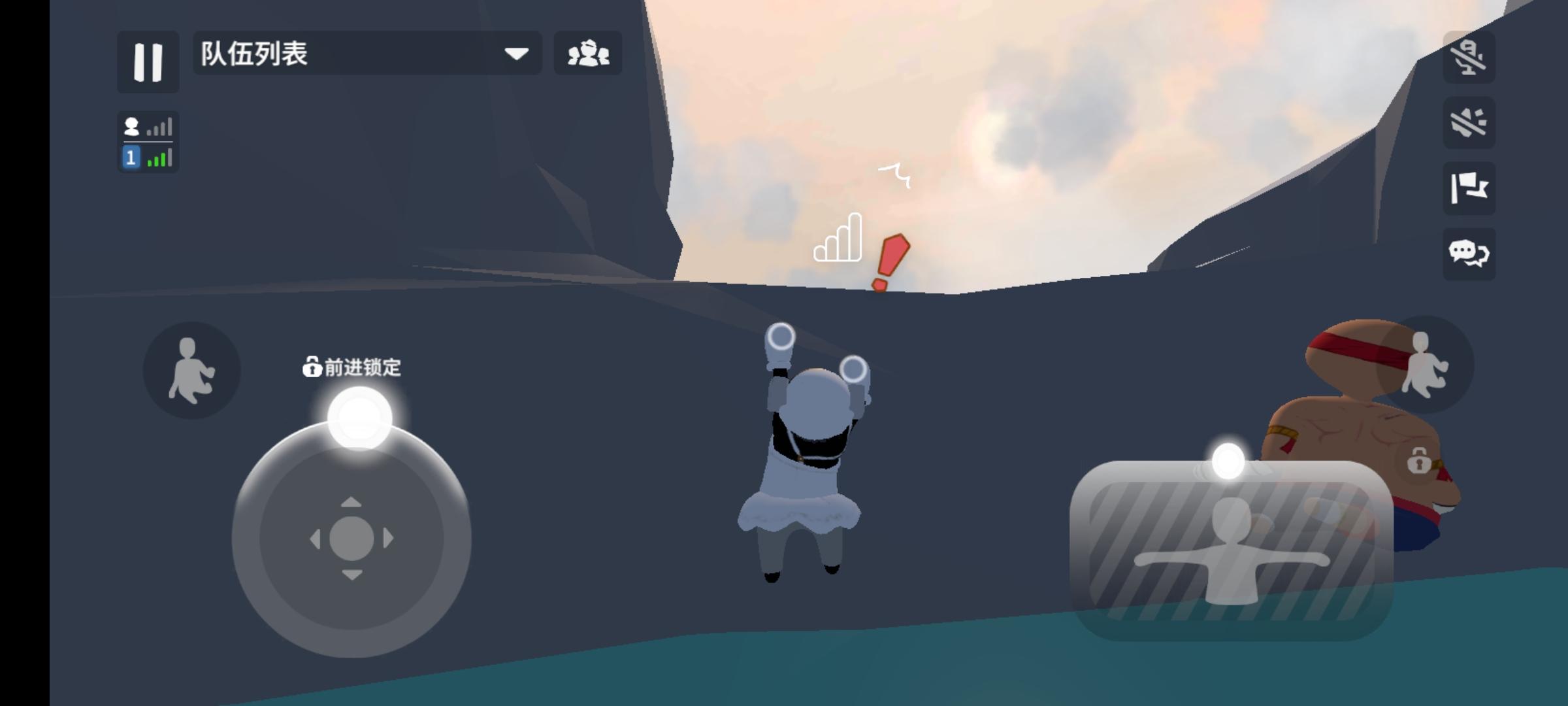The width and height of the screenshot is (1568, 706).
Task: Open the 队伍列表 dropdown arrow
Action: pos(516,54)
